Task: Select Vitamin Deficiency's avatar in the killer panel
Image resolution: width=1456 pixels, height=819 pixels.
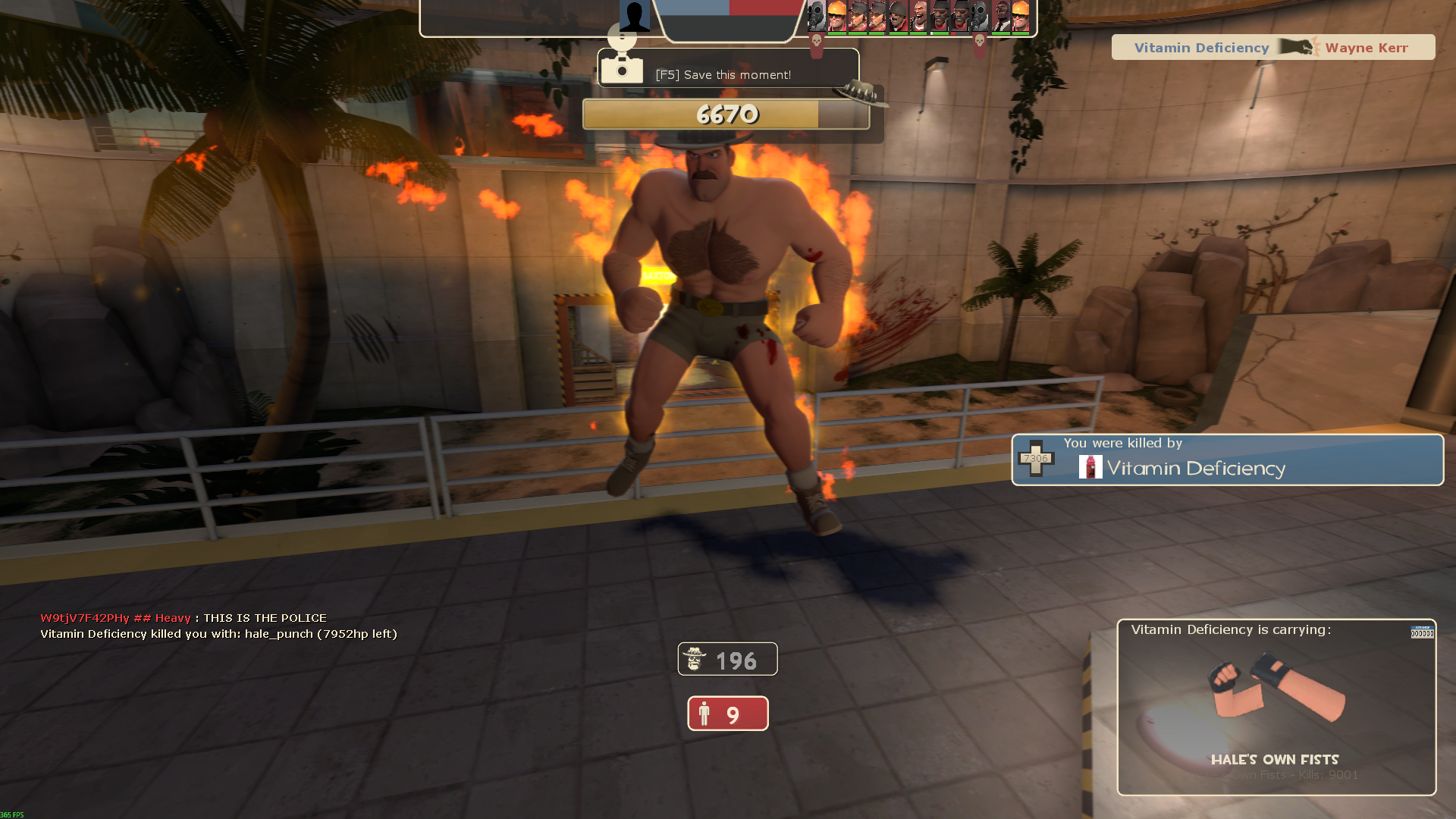Action: pos(1090,467)
